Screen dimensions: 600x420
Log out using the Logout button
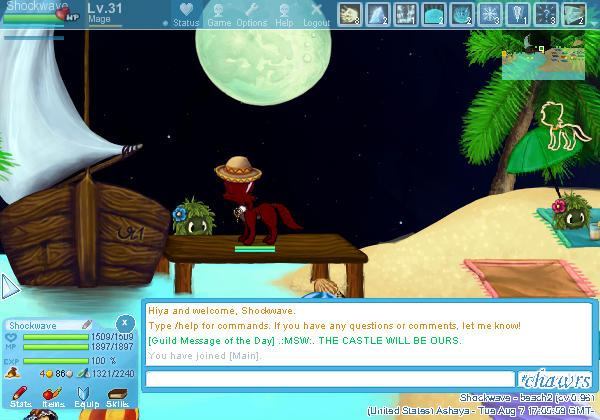click(x=316, y=13)
